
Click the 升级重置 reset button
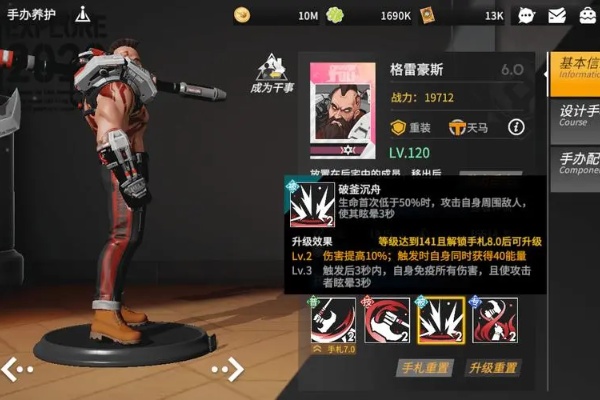(493, 367)
